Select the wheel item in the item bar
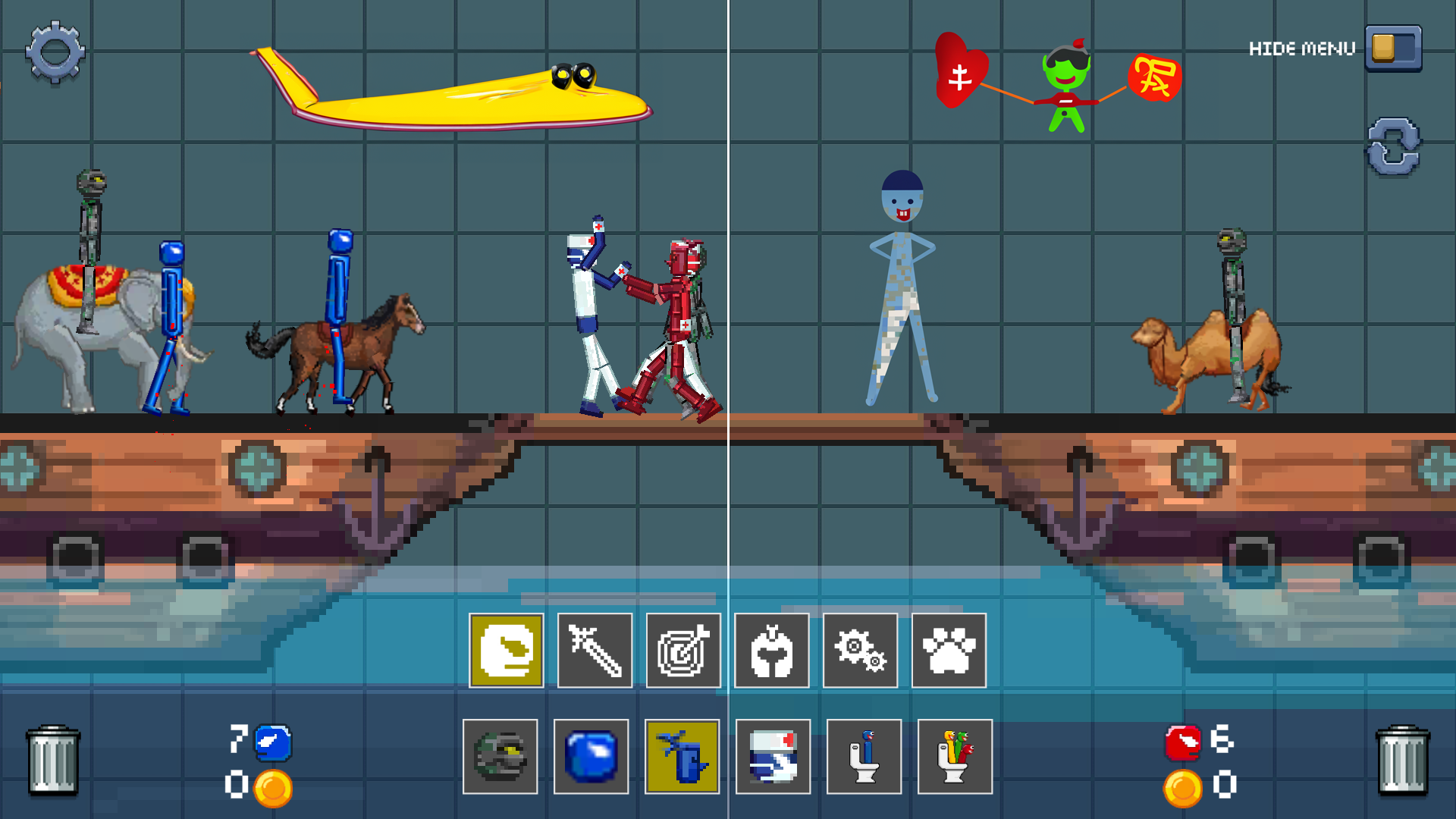 click(500, 758)
